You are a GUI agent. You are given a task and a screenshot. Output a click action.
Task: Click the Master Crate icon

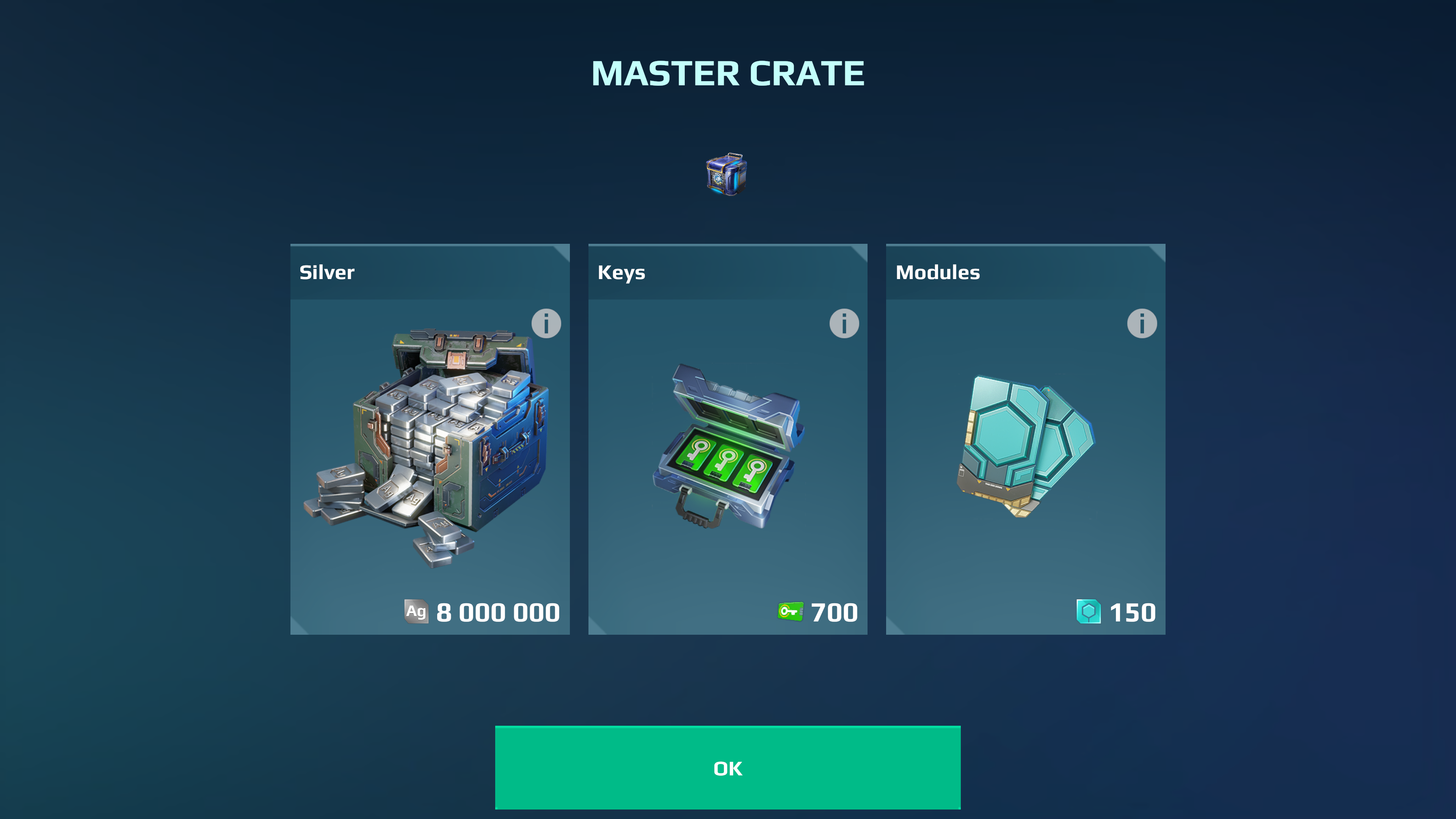[727, 174]
